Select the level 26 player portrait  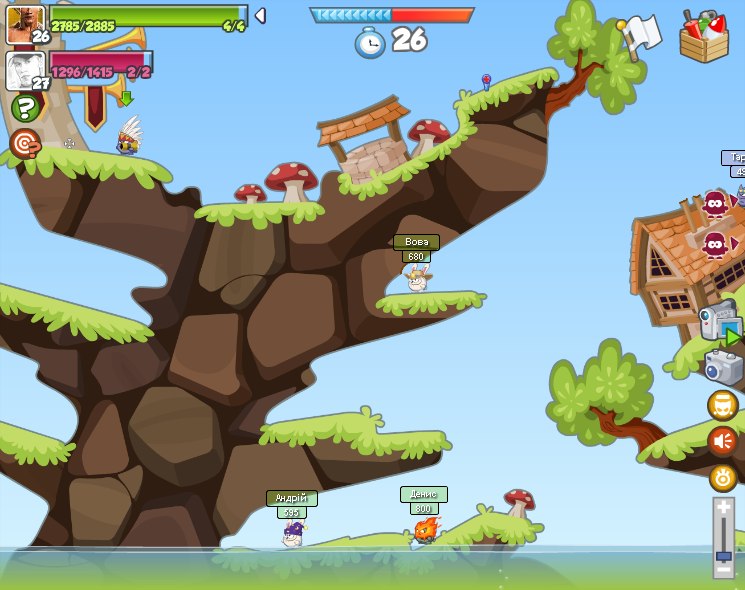pos(24,23)
